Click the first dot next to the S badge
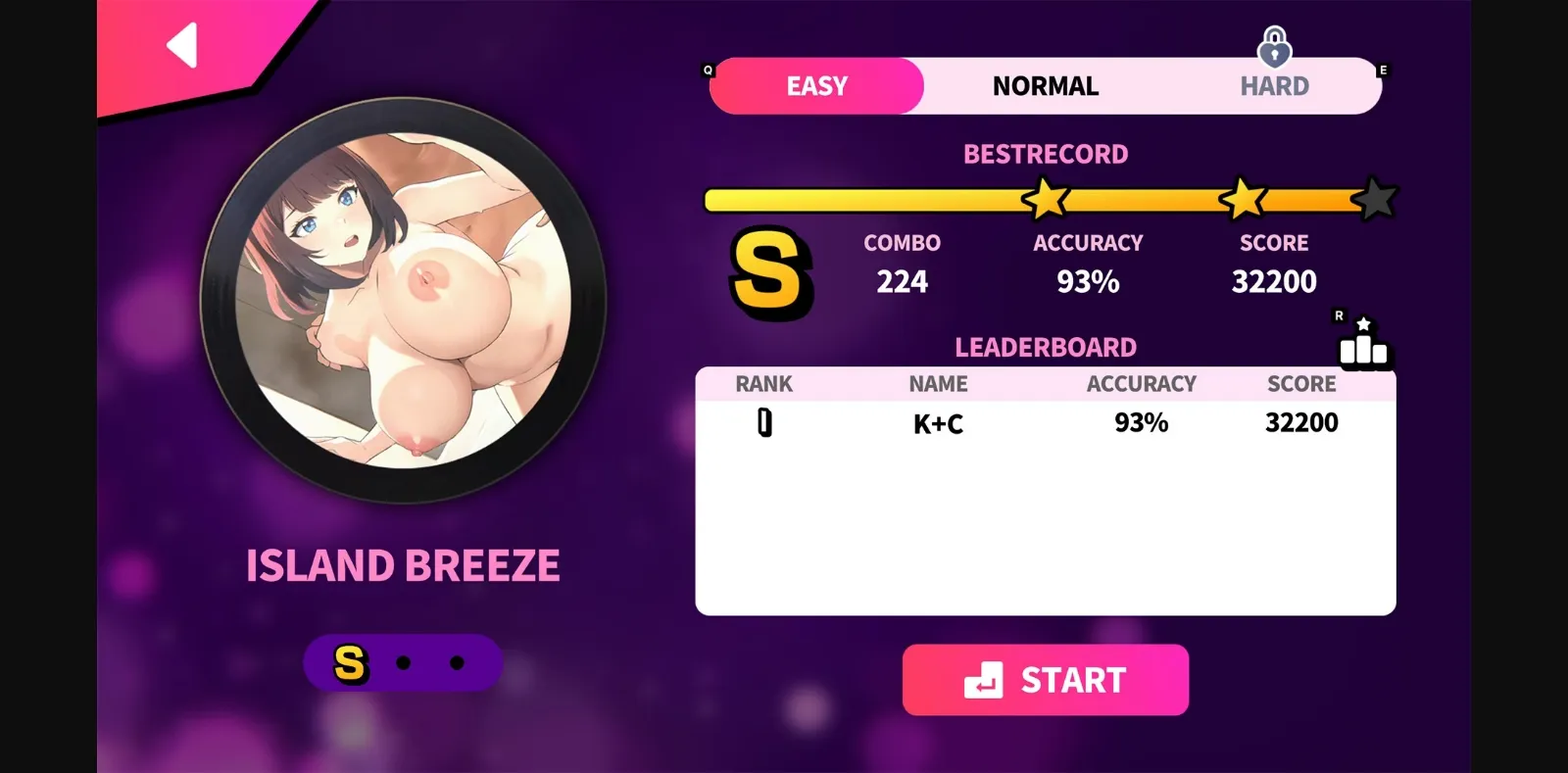 402,663
